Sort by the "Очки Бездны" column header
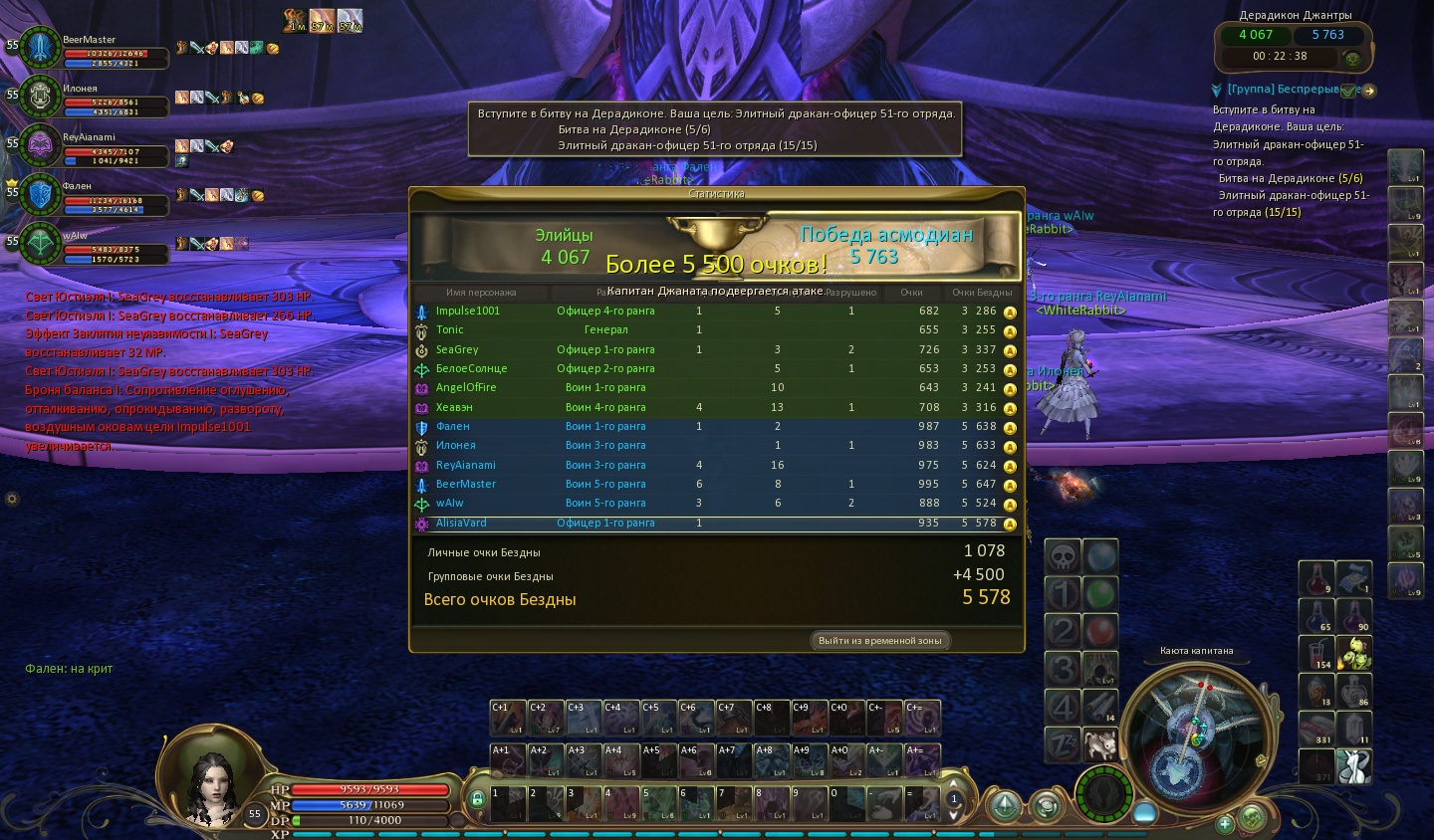 point(981,293)
